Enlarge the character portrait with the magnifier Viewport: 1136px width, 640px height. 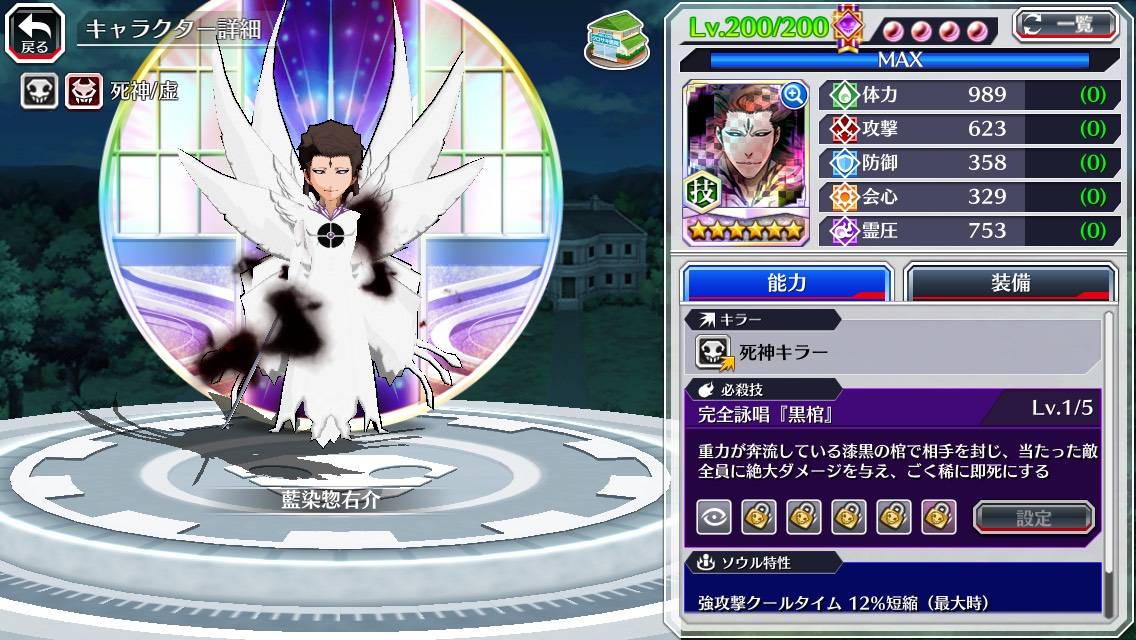point(794,95)
